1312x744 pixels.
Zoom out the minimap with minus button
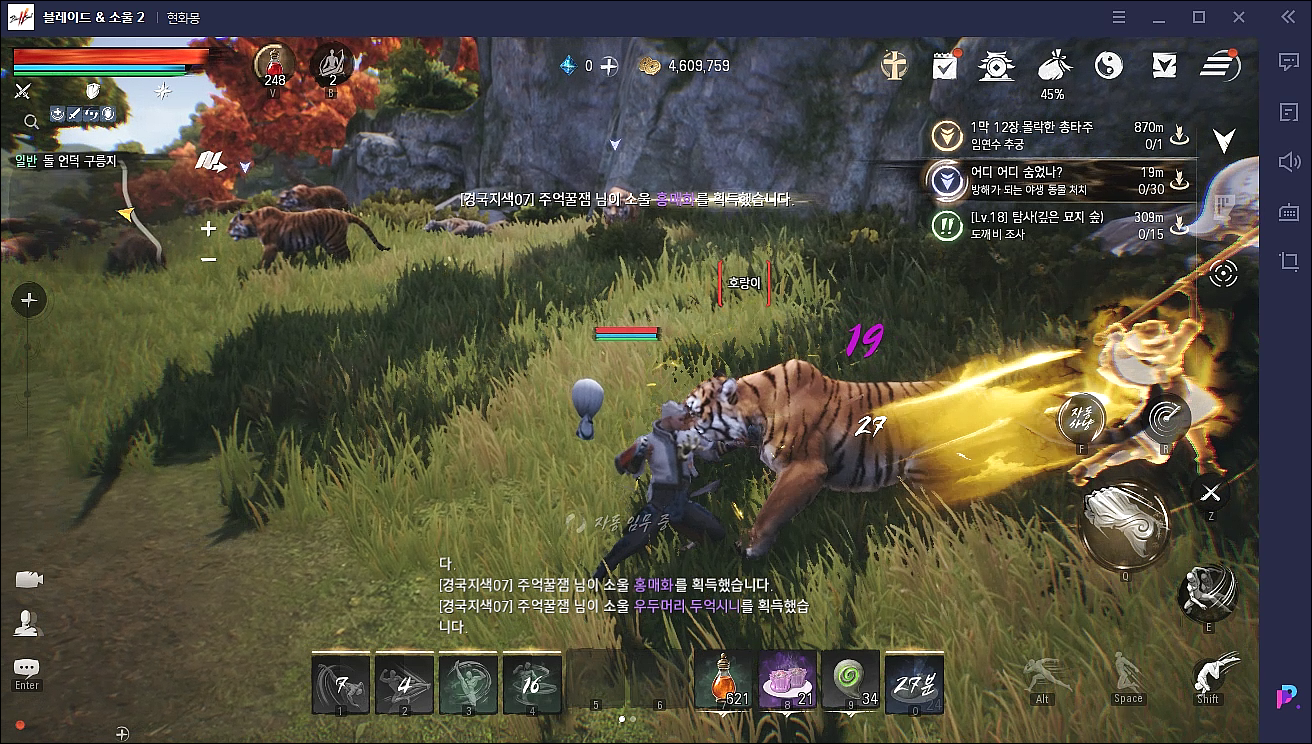click(208, 260)
